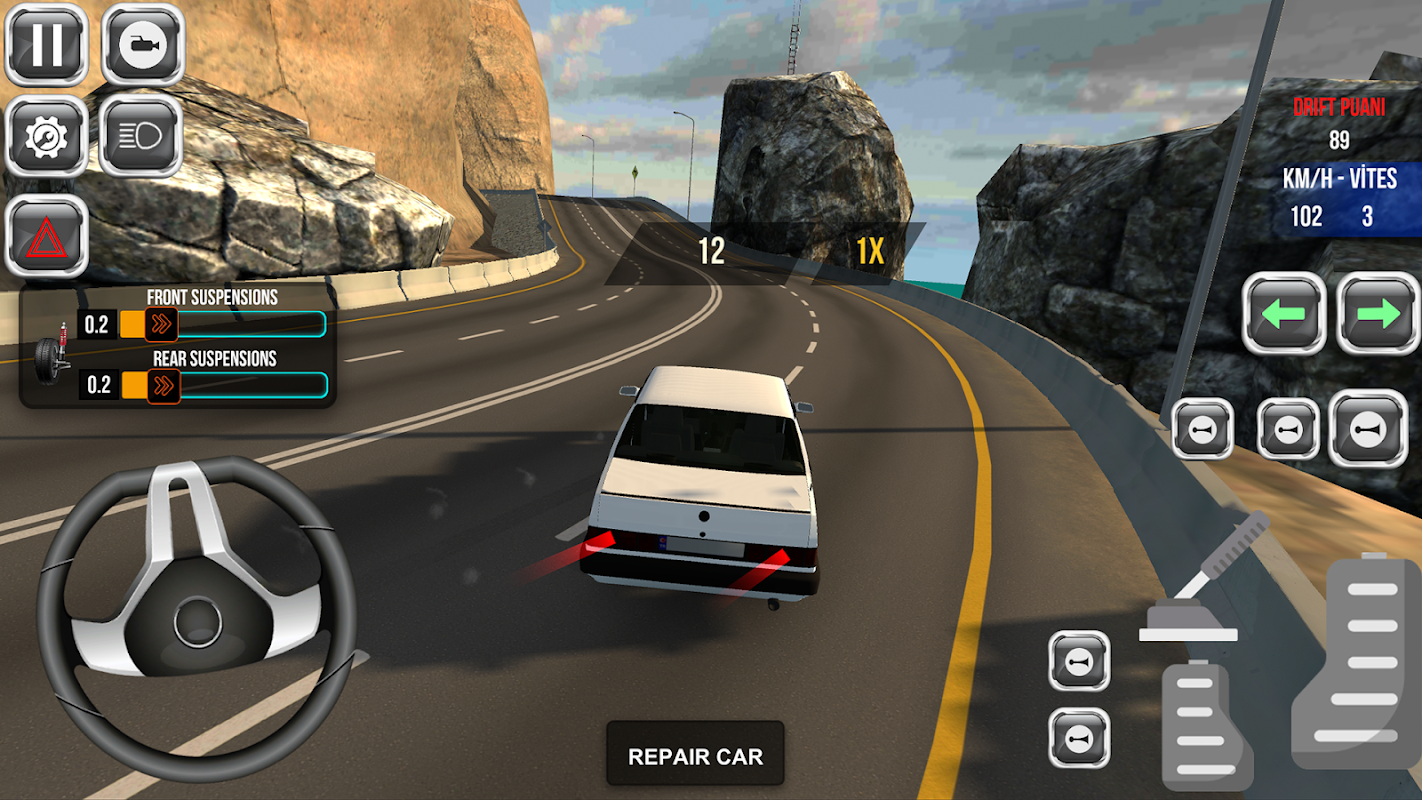Turn on the hazard warning lights
Screen dimensions: 1422x800
(x=47, y=237)
